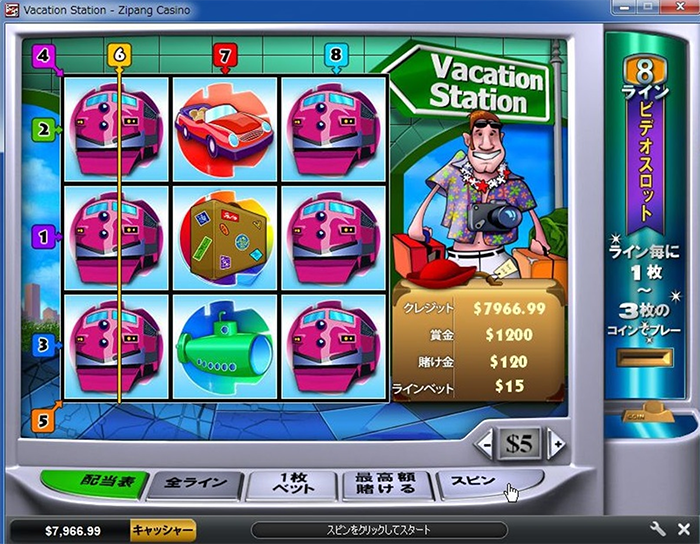Select payline 2 marker
The image size is (700, 544).
(42, 128)
